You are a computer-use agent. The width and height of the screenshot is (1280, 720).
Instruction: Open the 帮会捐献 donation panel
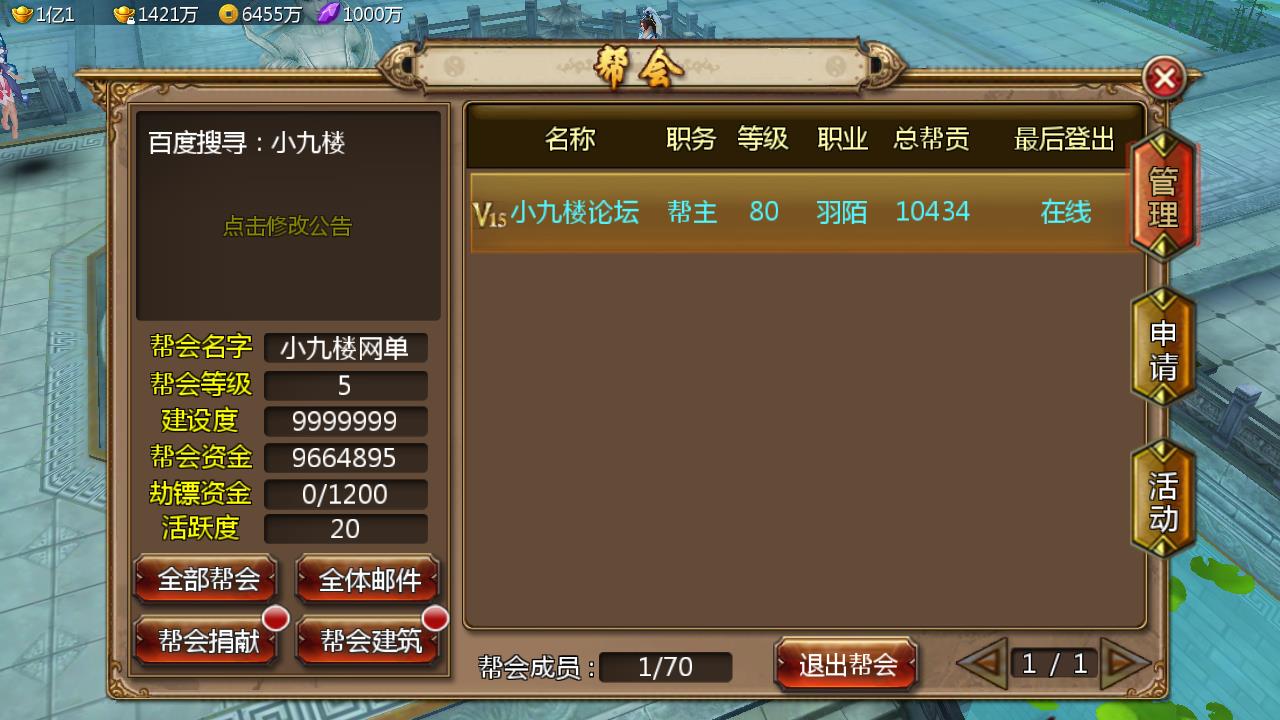[205, 640]
